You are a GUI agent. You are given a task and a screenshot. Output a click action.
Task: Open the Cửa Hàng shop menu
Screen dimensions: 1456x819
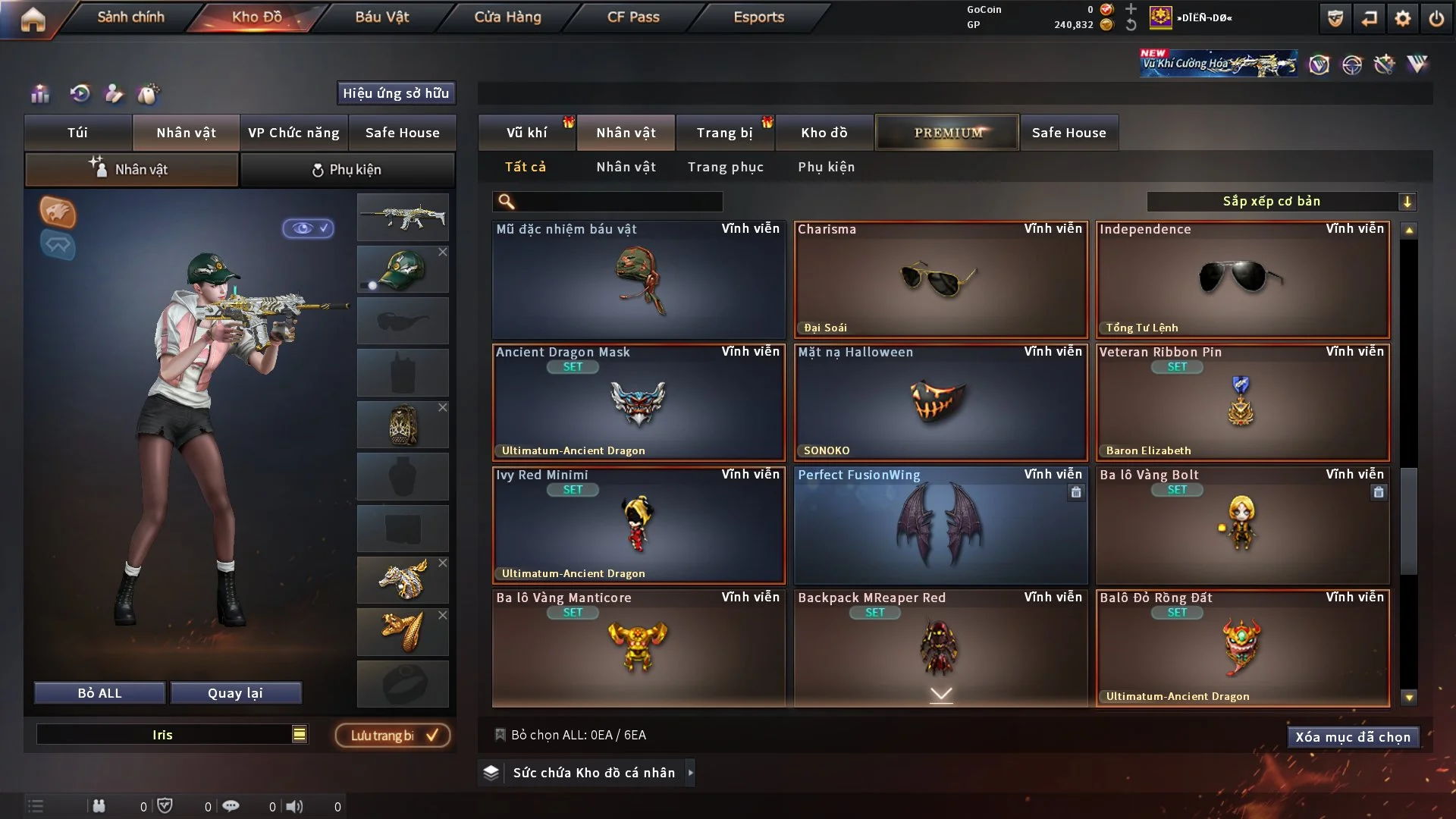[507, 17]
